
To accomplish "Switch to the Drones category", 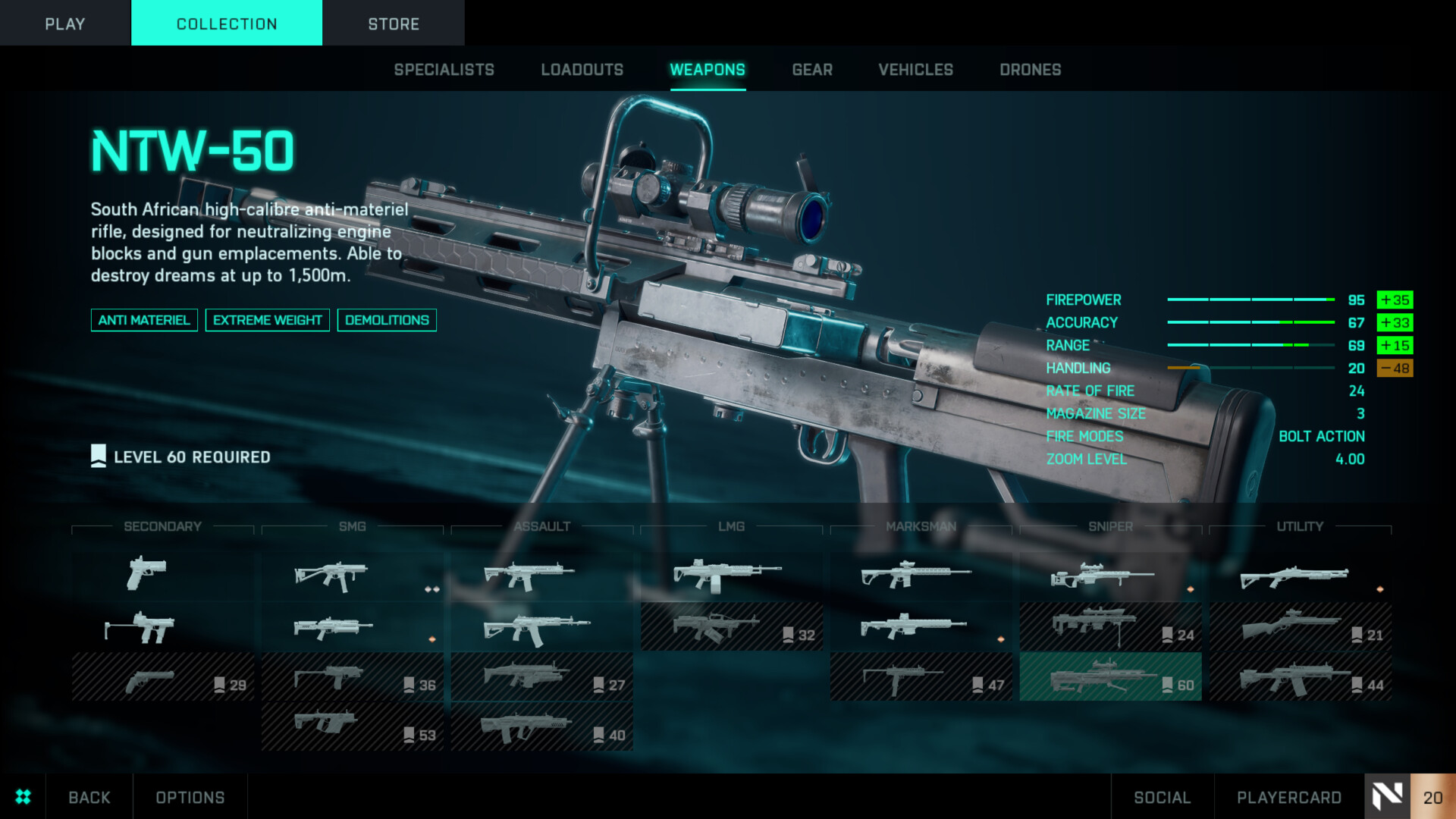I will (x=1030, y=70).
